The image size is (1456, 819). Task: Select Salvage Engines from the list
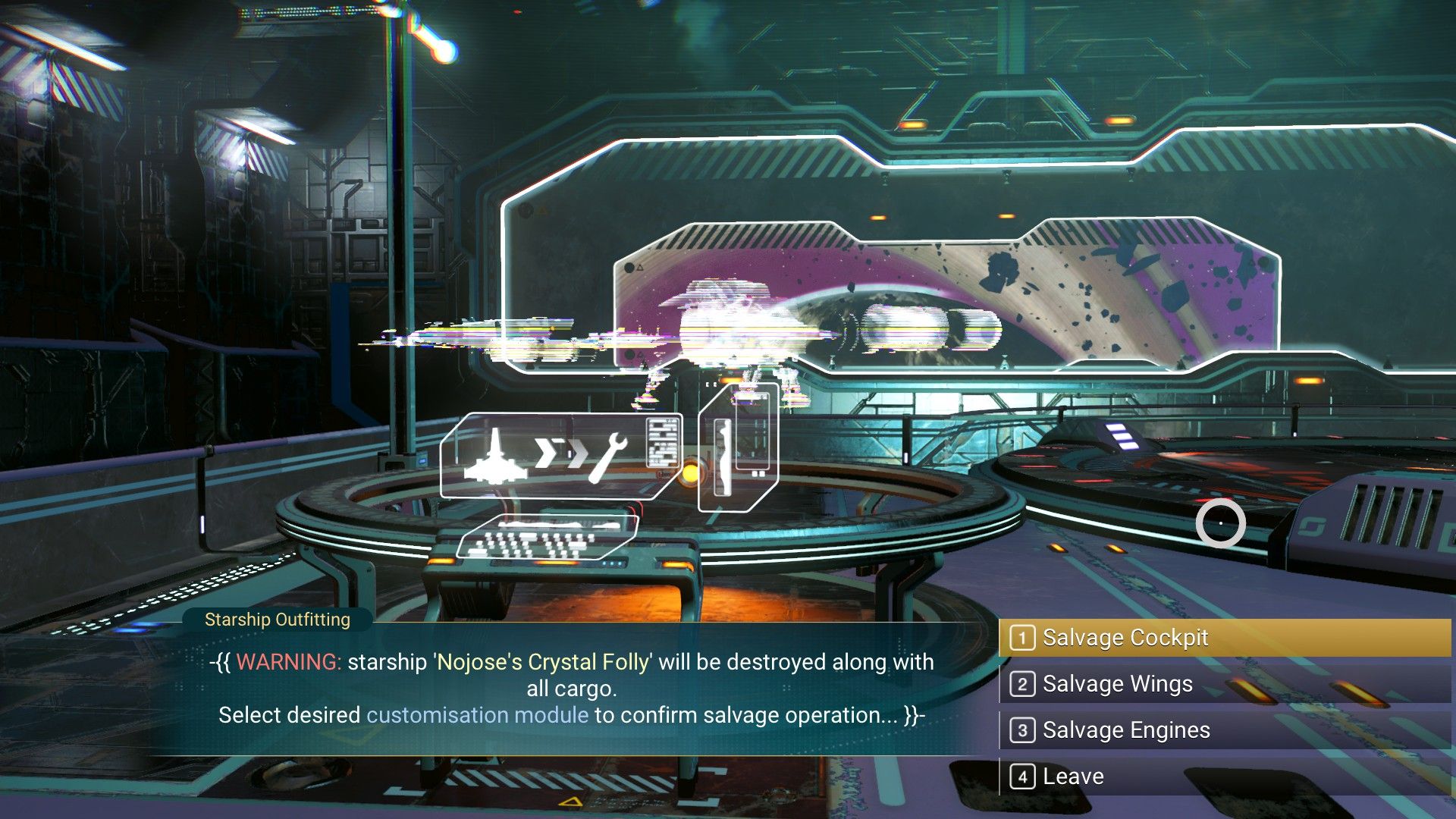pyautogui.click(x=1126, y=730)
